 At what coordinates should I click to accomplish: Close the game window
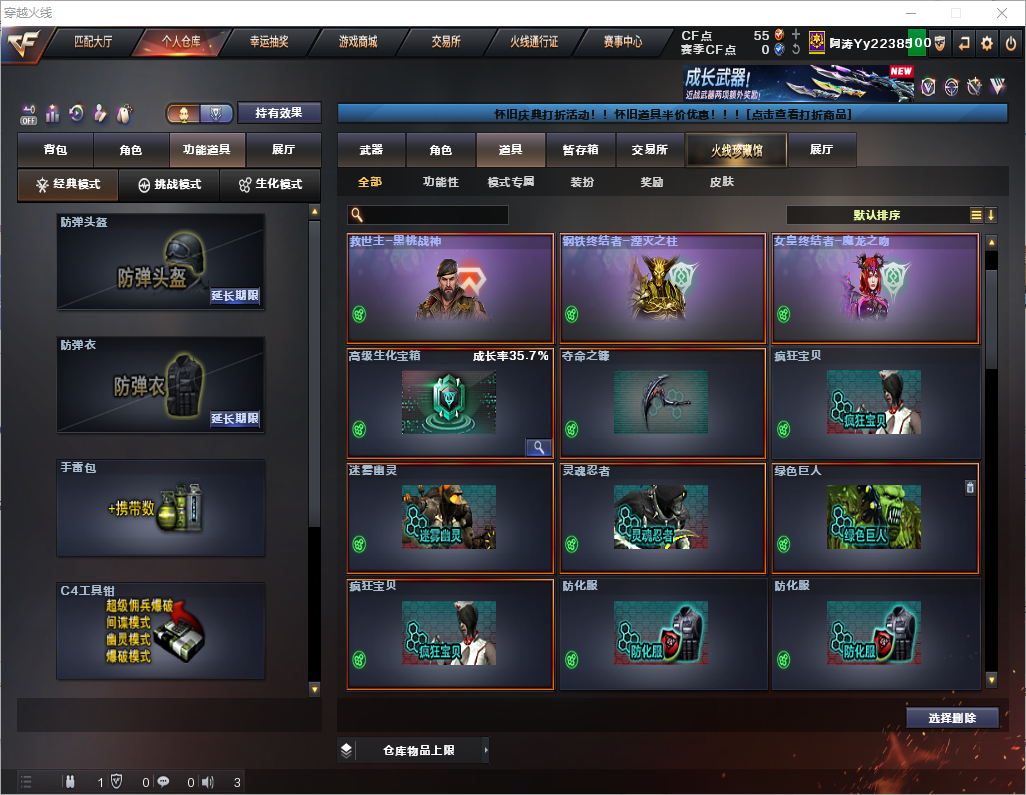(x=1001, y=13)
